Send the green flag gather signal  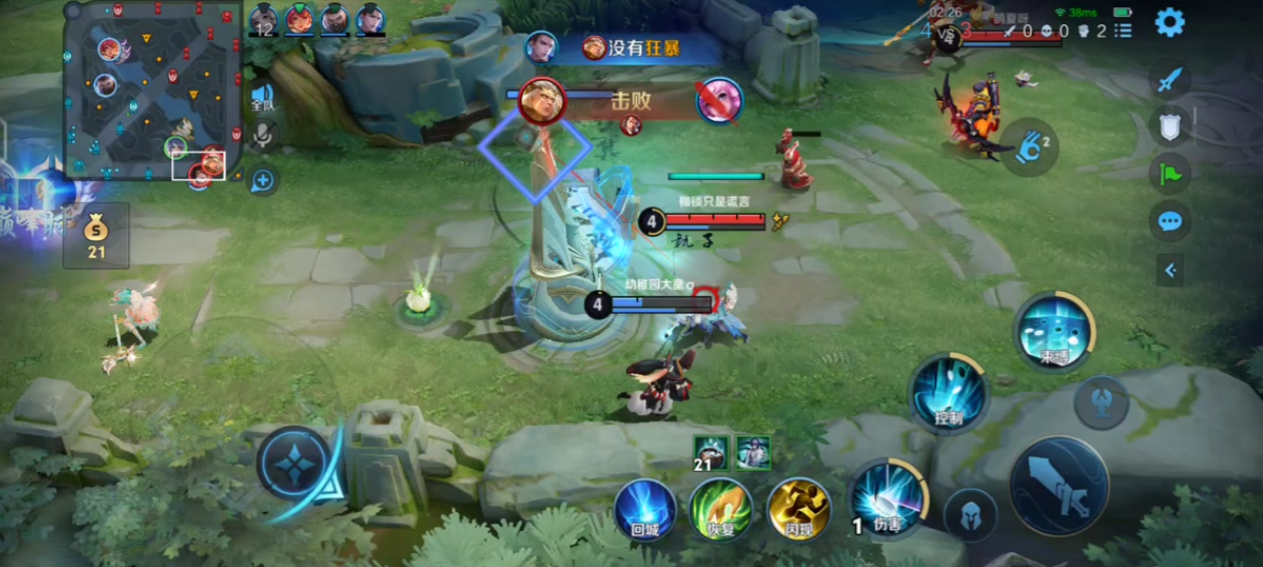pos(1169,173)
